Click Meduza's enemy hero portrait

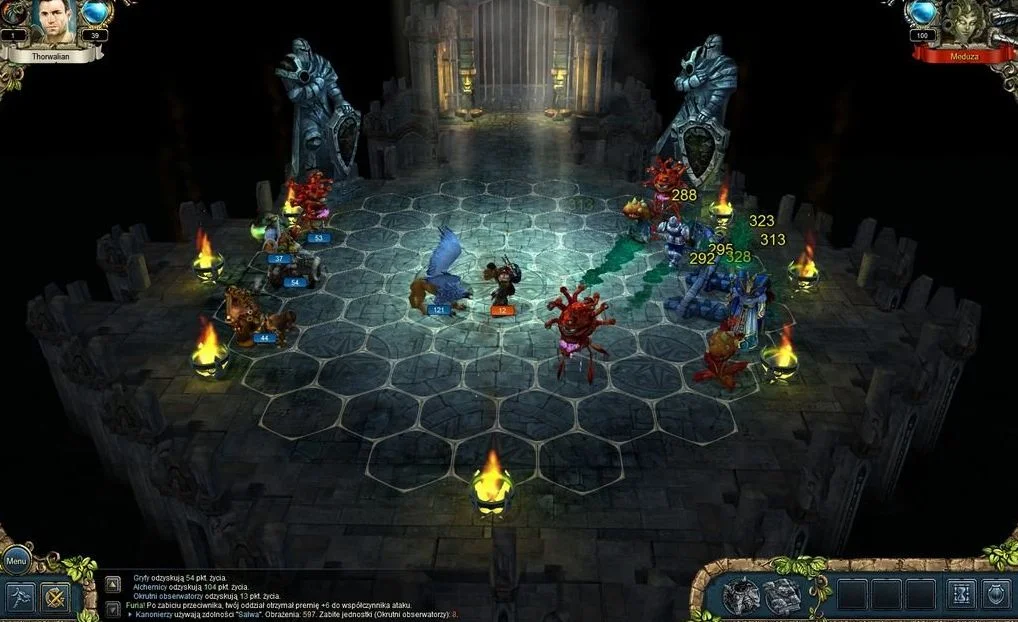[x=964, y=22]
